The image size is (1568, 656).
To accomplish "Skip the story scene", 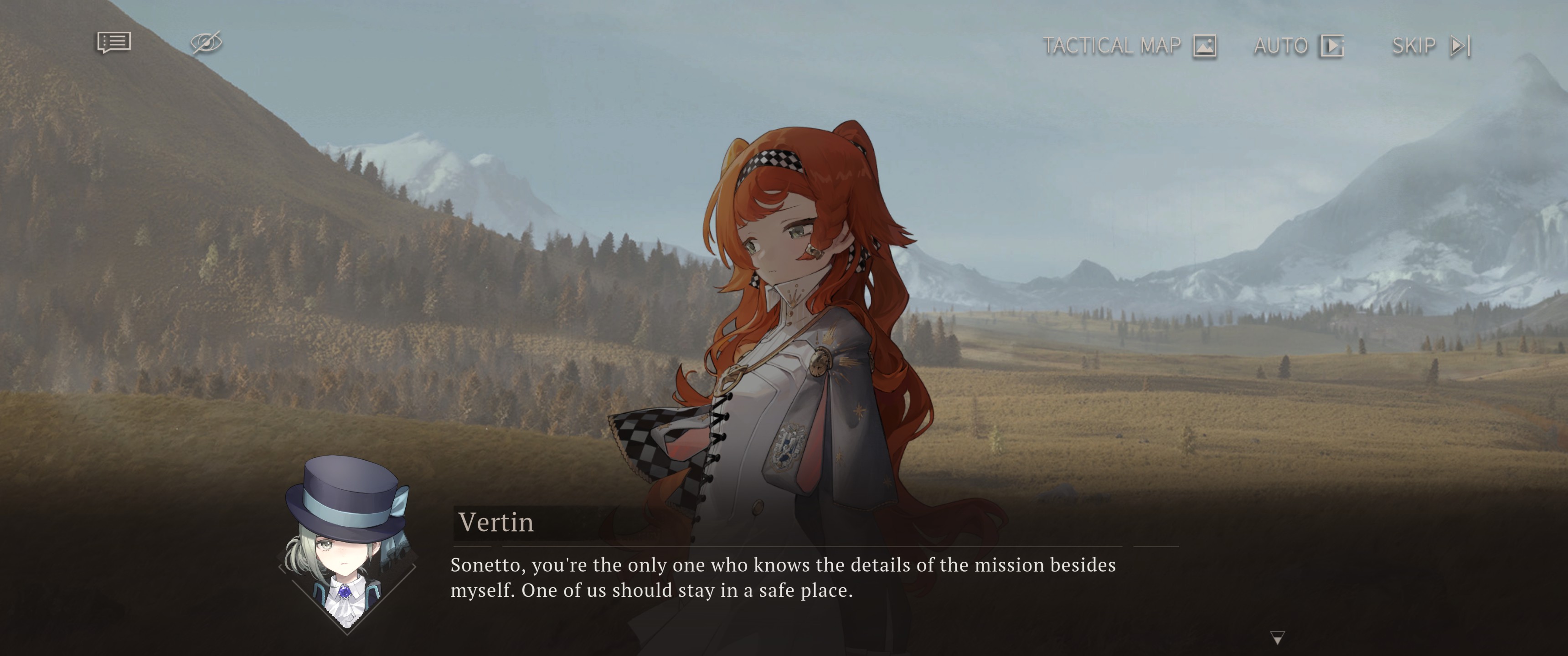I will pos(1431,46).
